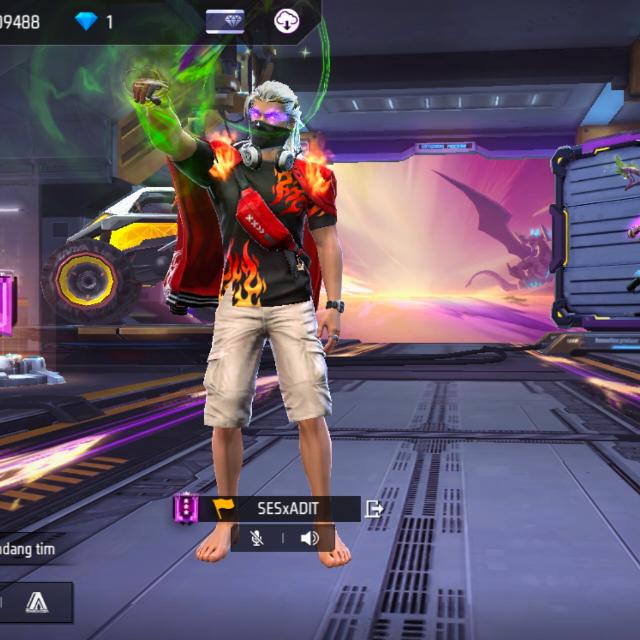Open the team invite button labeled "tim"
The width and height of the screenshot is (640, 640).
tap(28, 548)
